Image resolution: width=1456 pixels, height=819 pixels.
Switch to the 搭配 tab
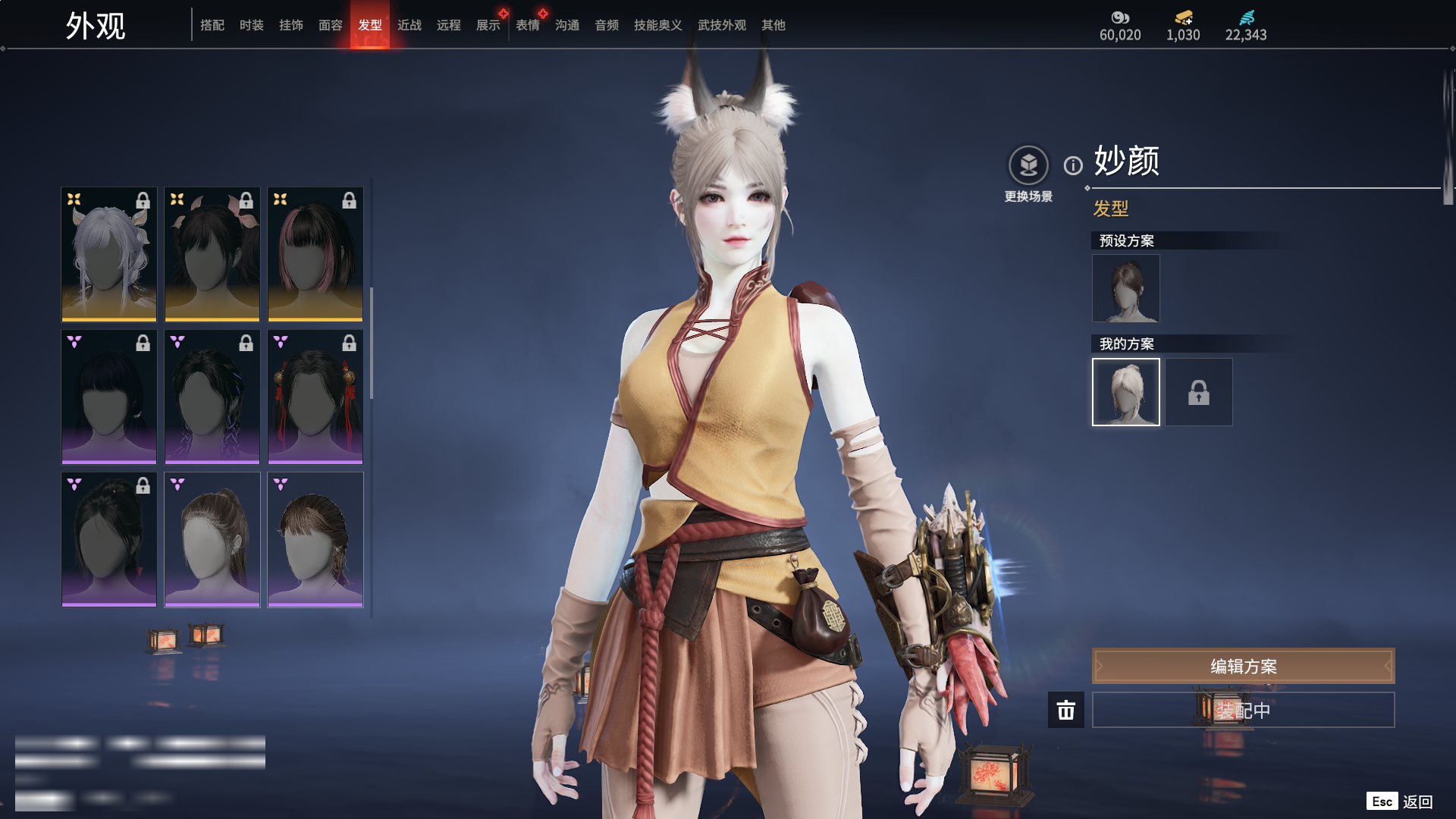[212, 25]
